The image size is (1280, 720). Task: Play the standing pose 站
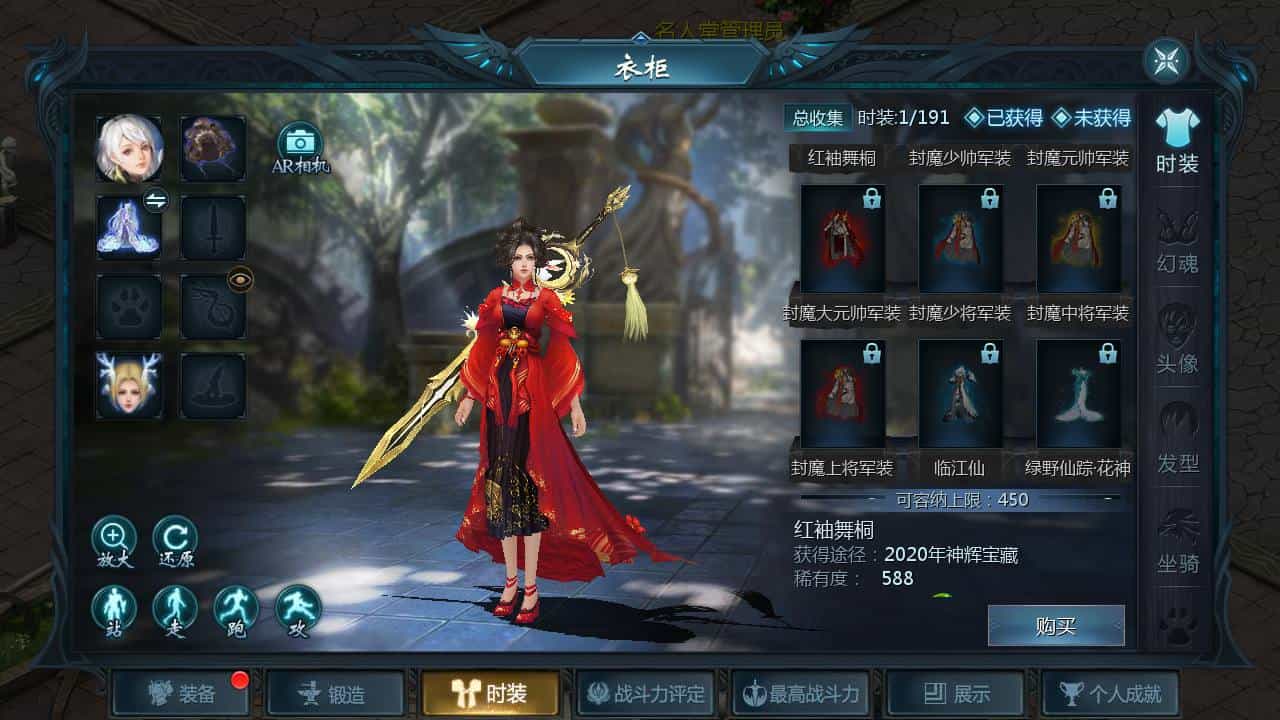click(x=114, y=609)
